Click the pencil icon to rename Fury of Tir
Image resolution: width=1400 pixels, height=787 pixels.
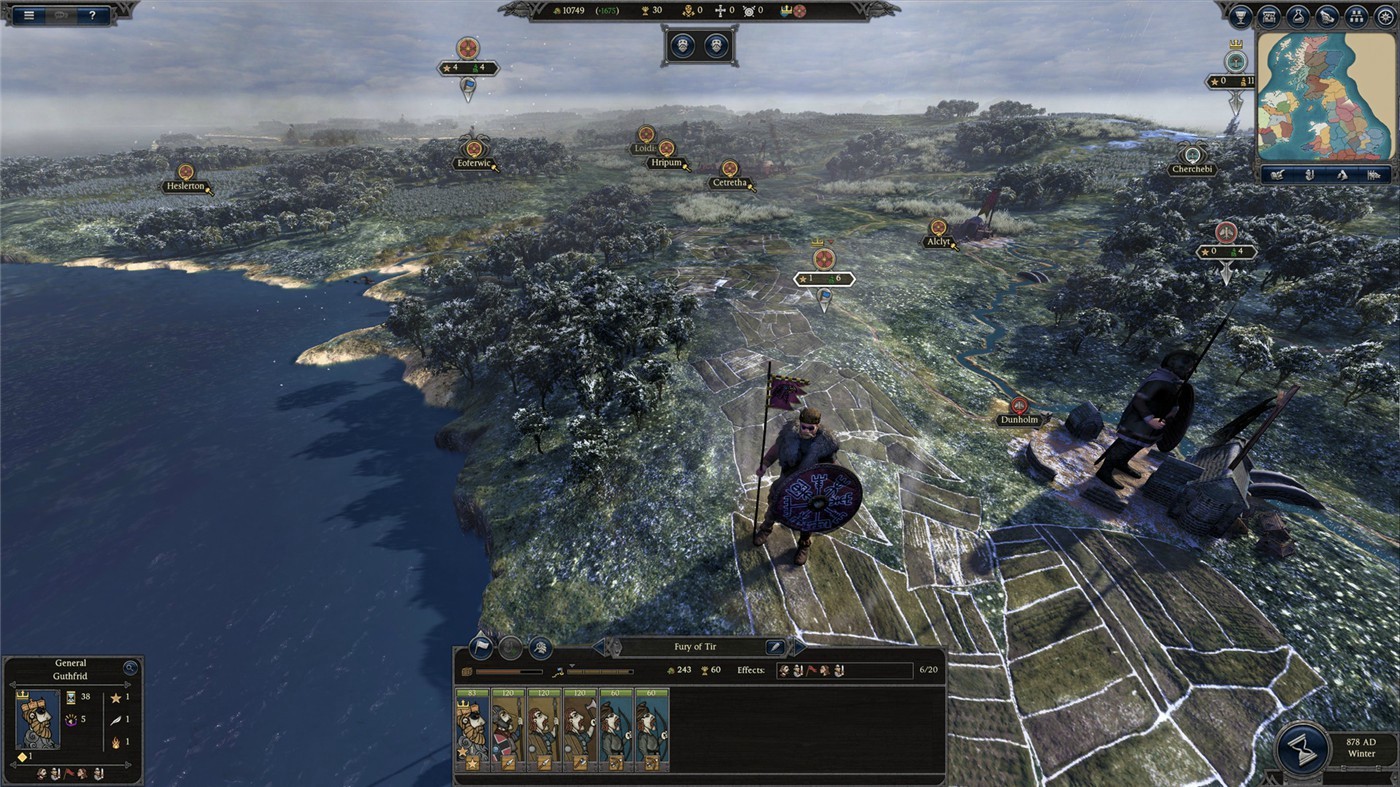tap(774, 646)
